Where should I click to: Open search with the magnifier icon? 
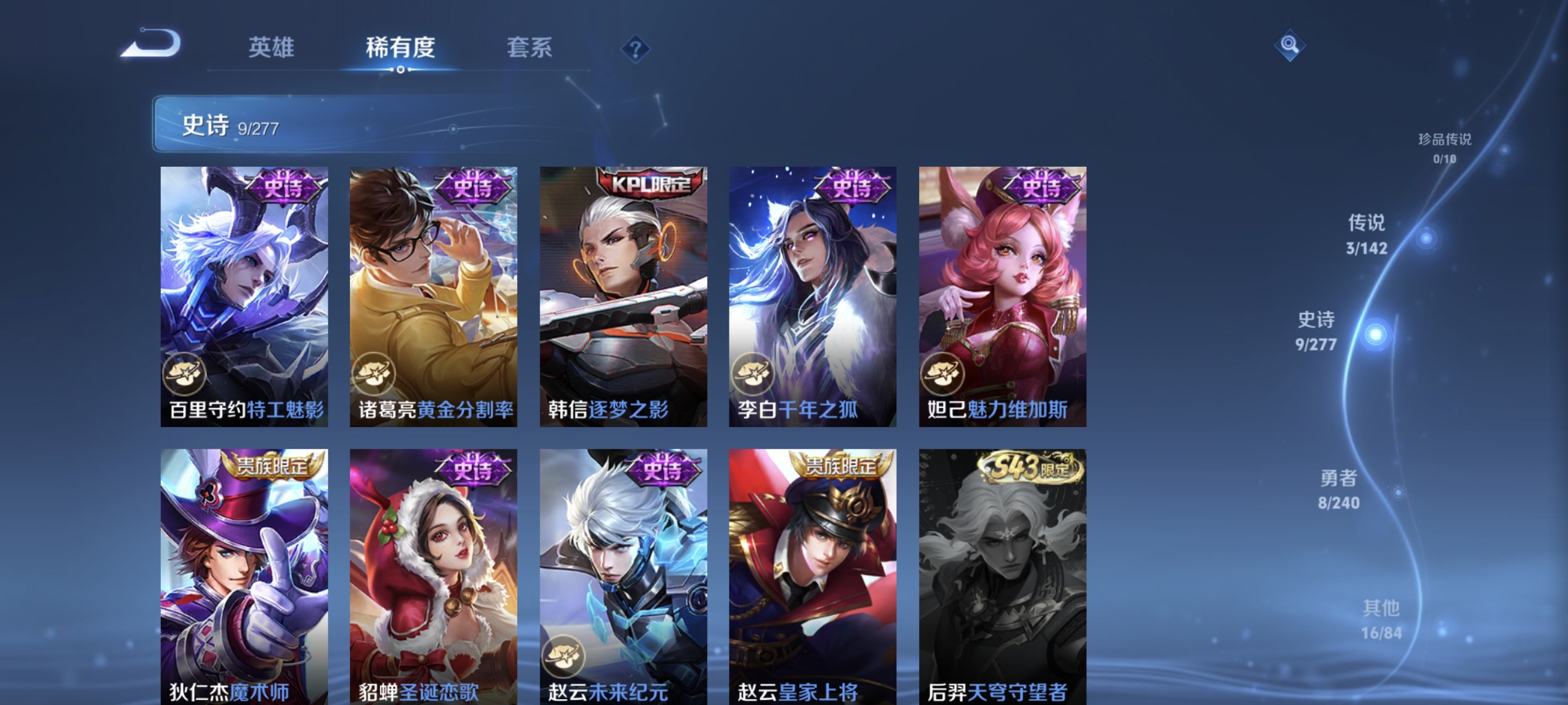[1290, 45]
